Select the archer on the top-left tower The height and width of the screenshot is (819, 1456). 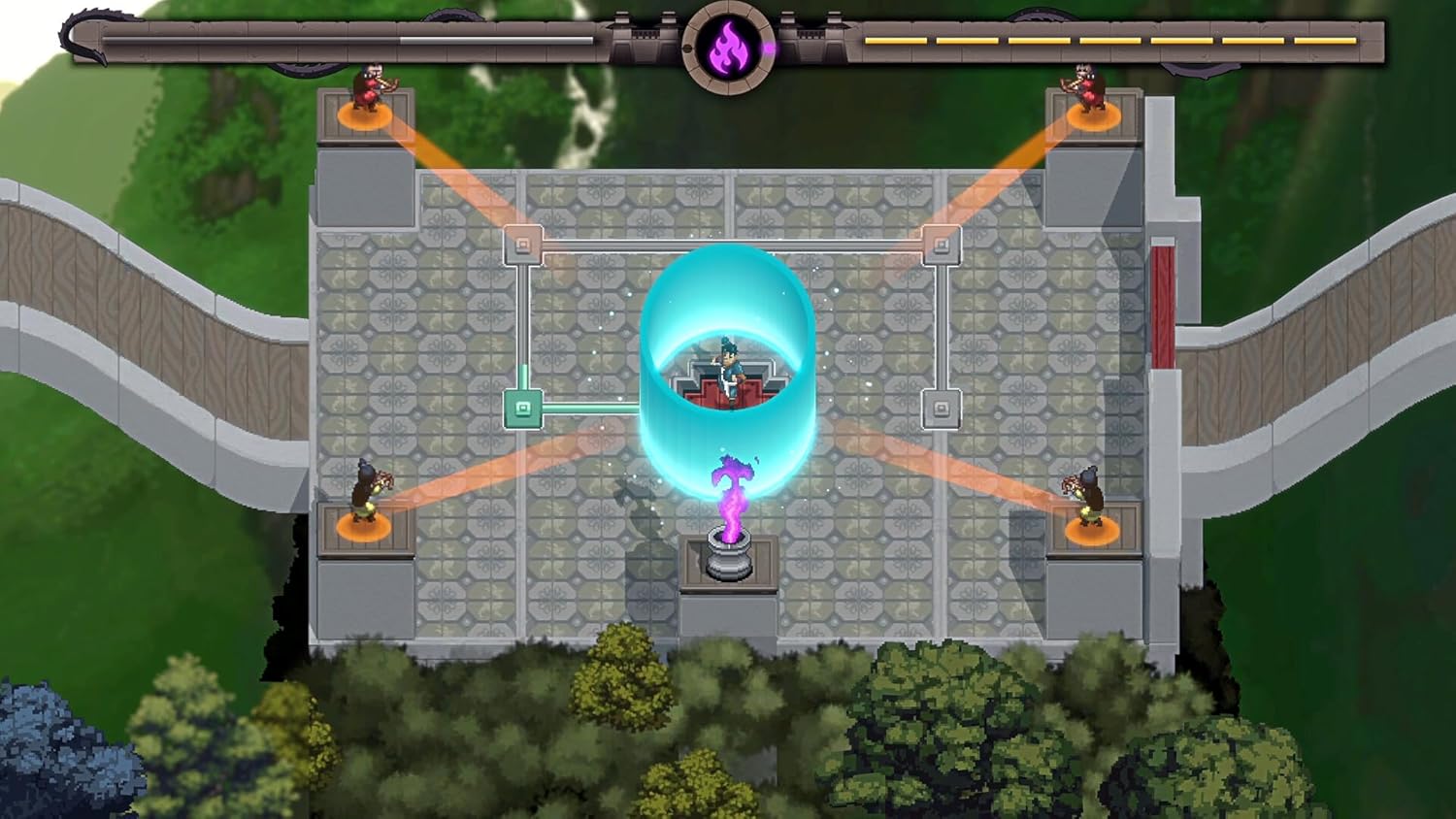[366, 87]
